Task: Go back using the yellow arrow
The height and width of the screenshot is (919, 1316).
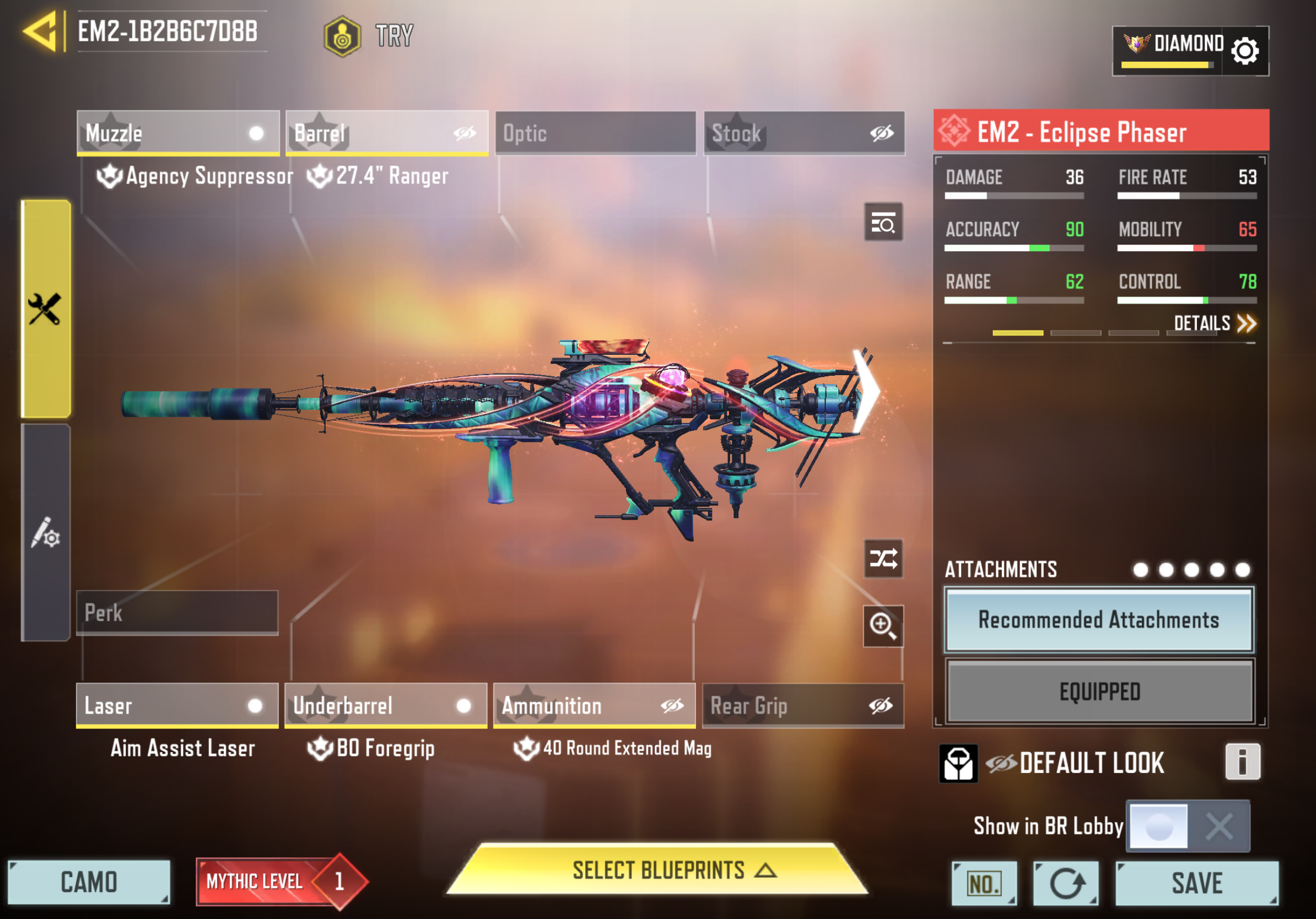Action: click(x=41, y=31)
